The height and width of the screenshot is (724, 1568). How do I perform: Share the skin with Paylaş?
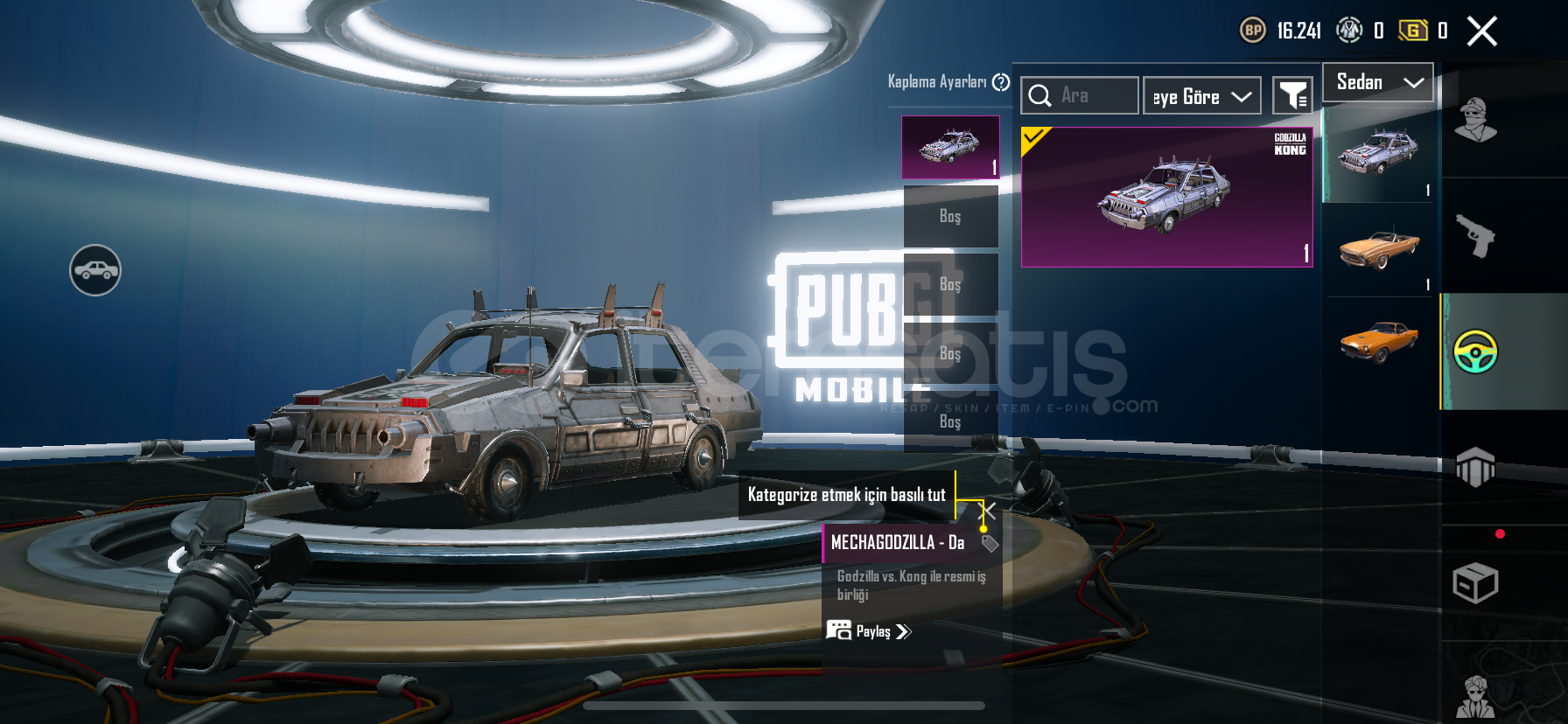[x=870, y=631]
